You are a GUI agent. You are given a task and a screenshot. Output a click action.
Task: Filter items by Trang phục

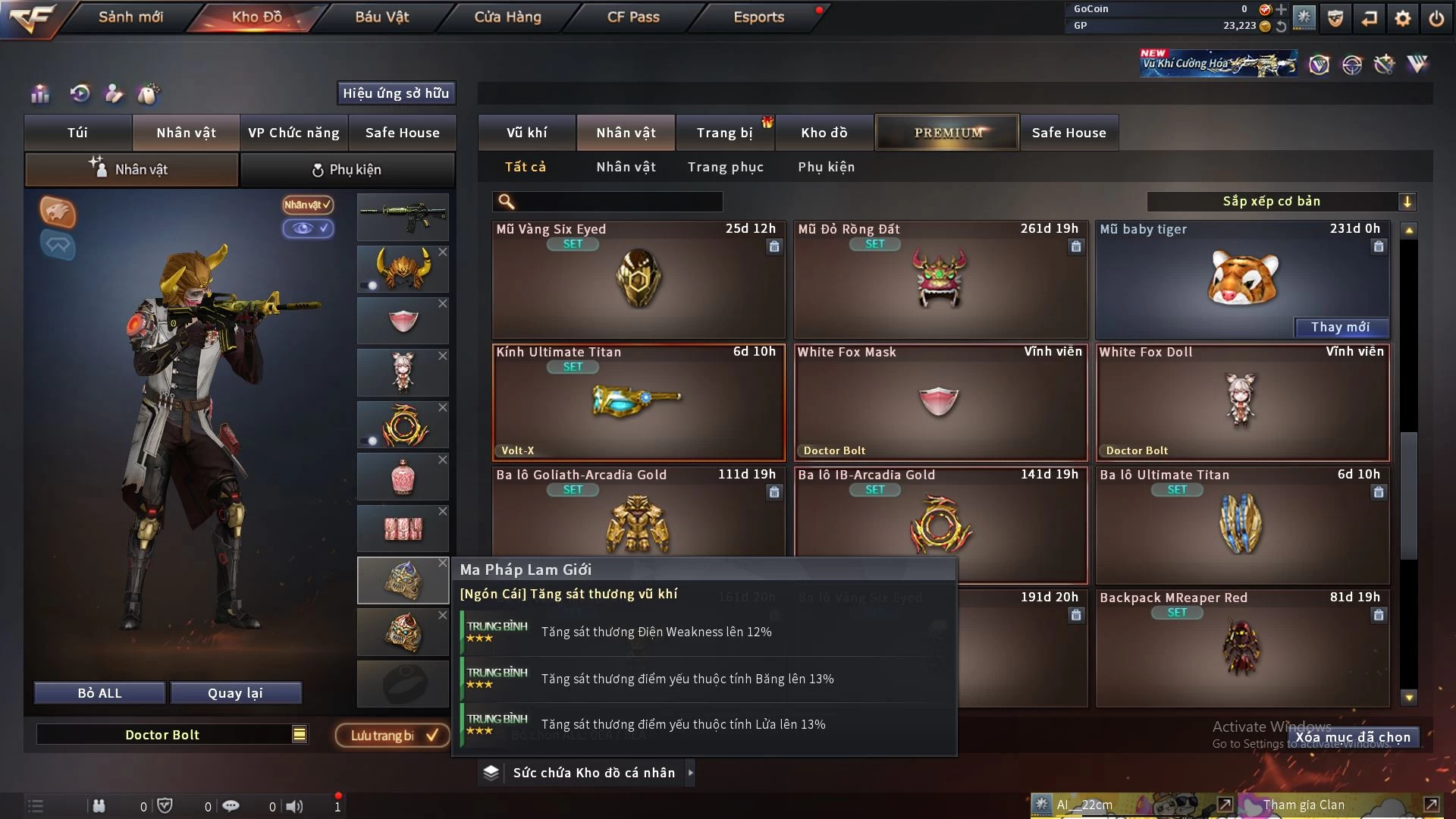[x=725, y=167]
